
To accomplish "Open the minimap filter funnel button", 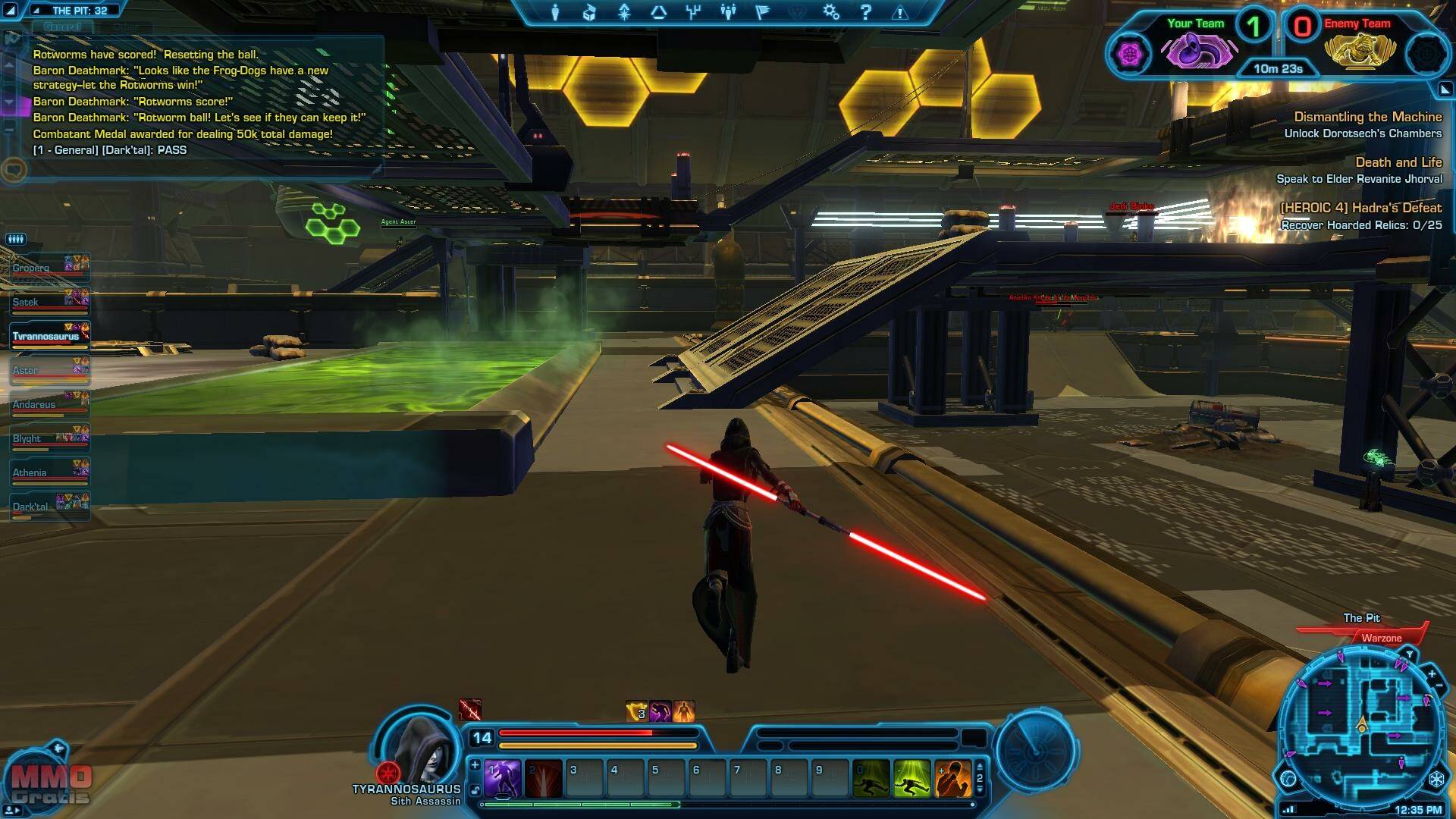I will pos(1410,654).
